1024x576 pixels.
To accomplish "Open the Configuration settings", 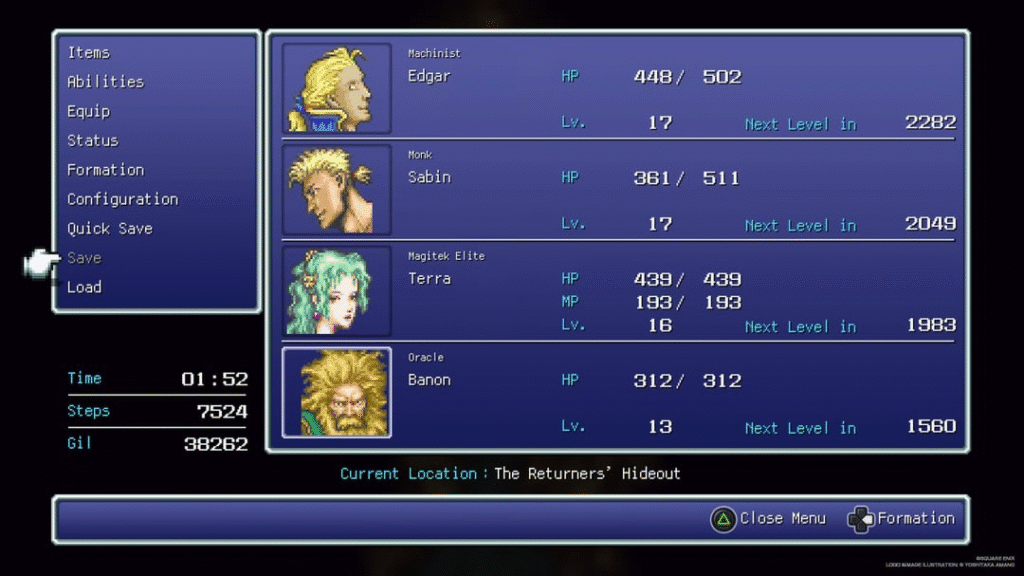I will pos(122,199).
